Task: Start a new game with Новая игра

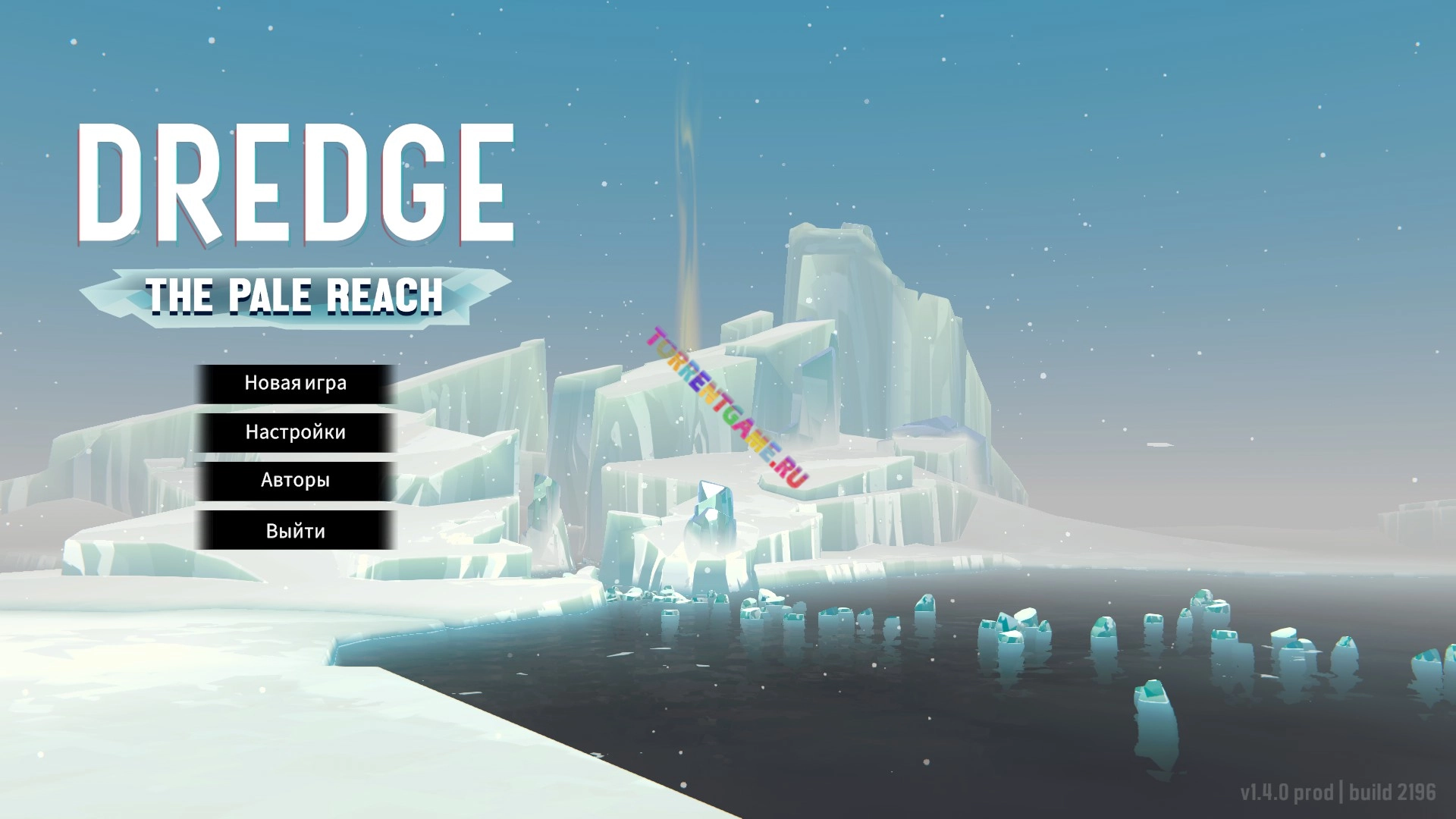Action: coord(296,384)
